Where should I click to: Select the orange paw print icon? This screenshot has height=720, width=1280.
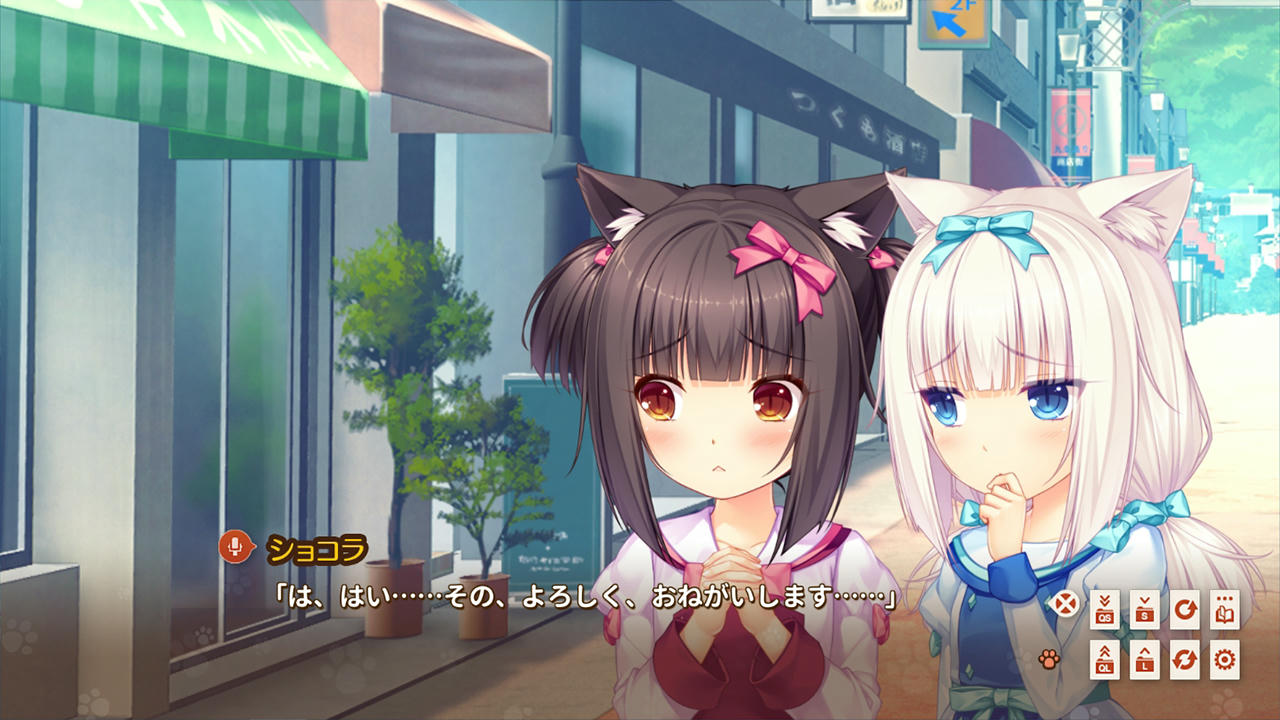tap(1050, 657)
